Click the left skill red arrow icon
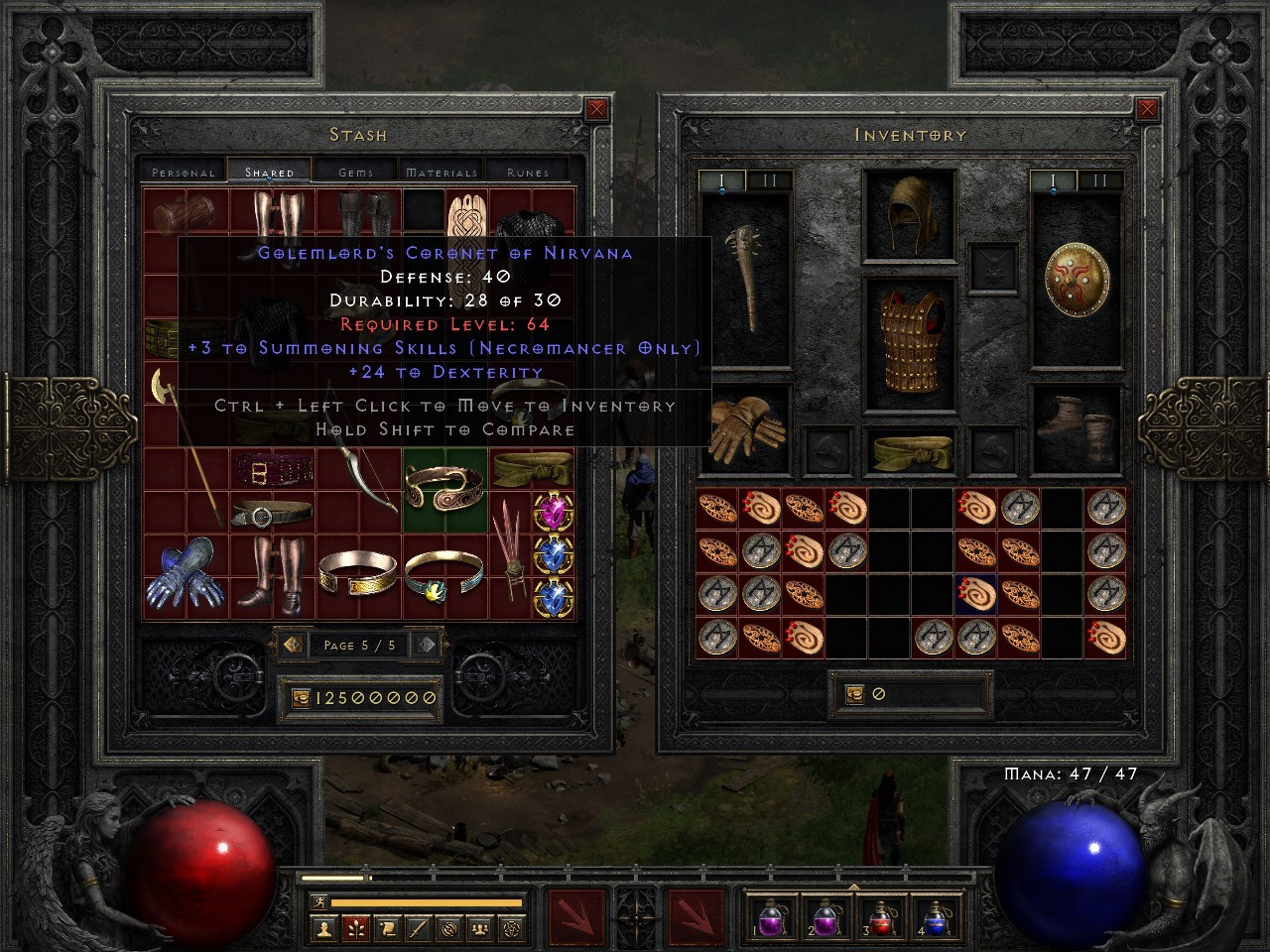 pos(575,915)
